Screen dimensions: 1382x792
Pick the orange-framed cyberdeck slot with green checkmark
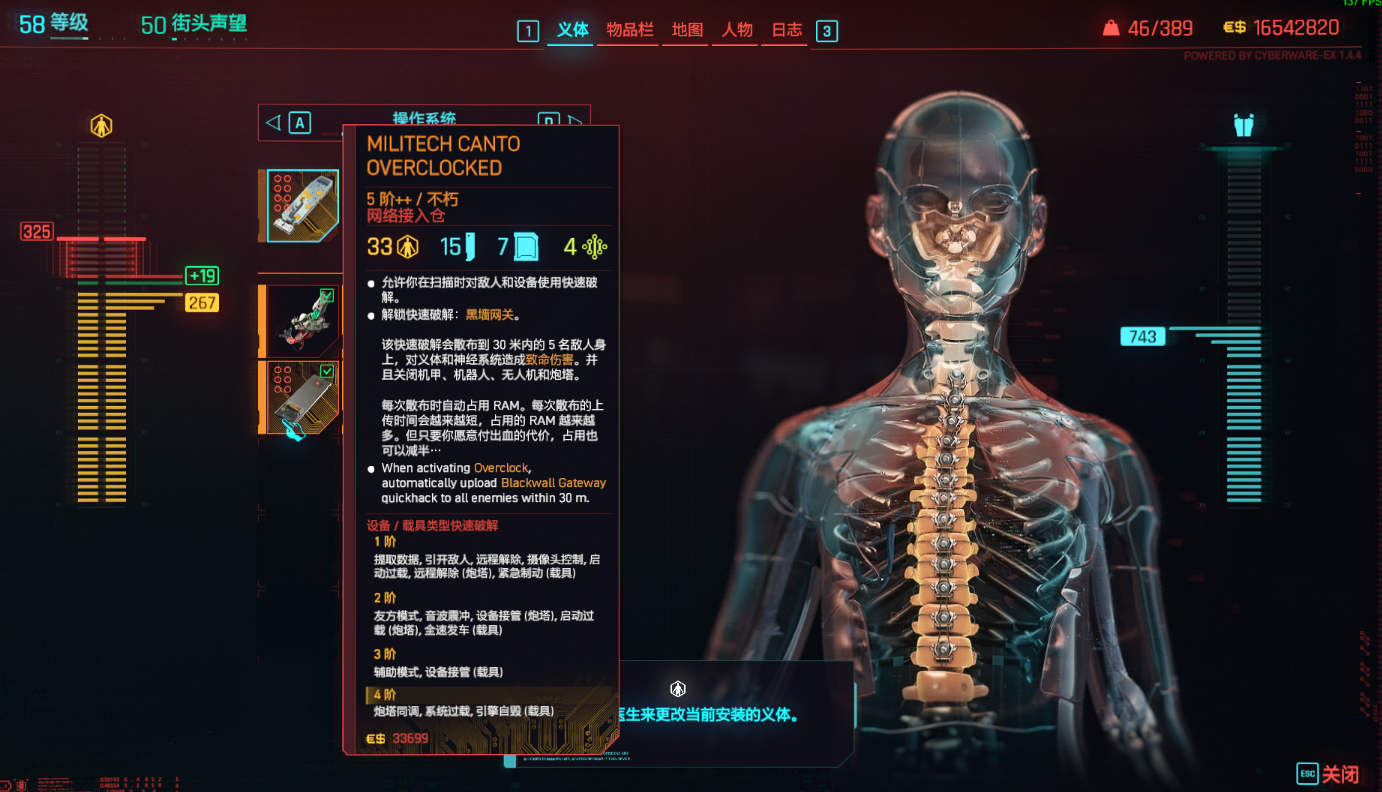click(x=304, y=397)
